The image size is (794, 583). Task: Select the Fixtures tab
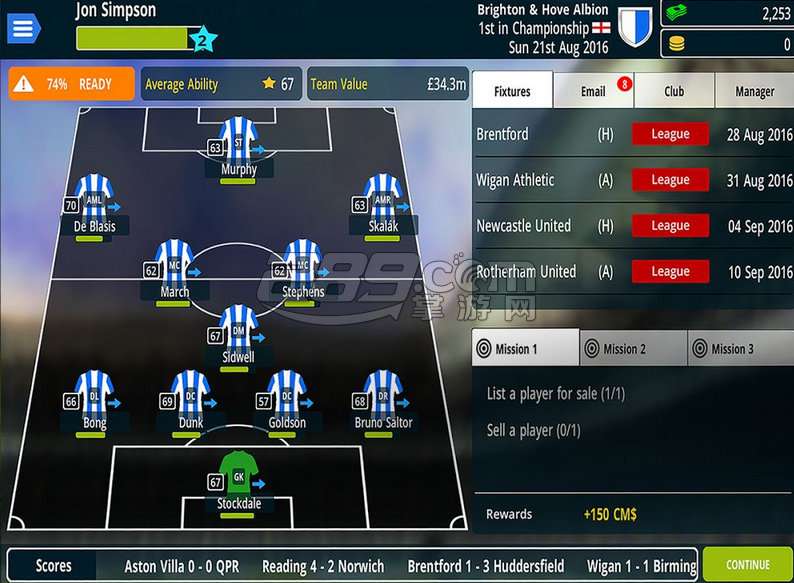point(512,91)
